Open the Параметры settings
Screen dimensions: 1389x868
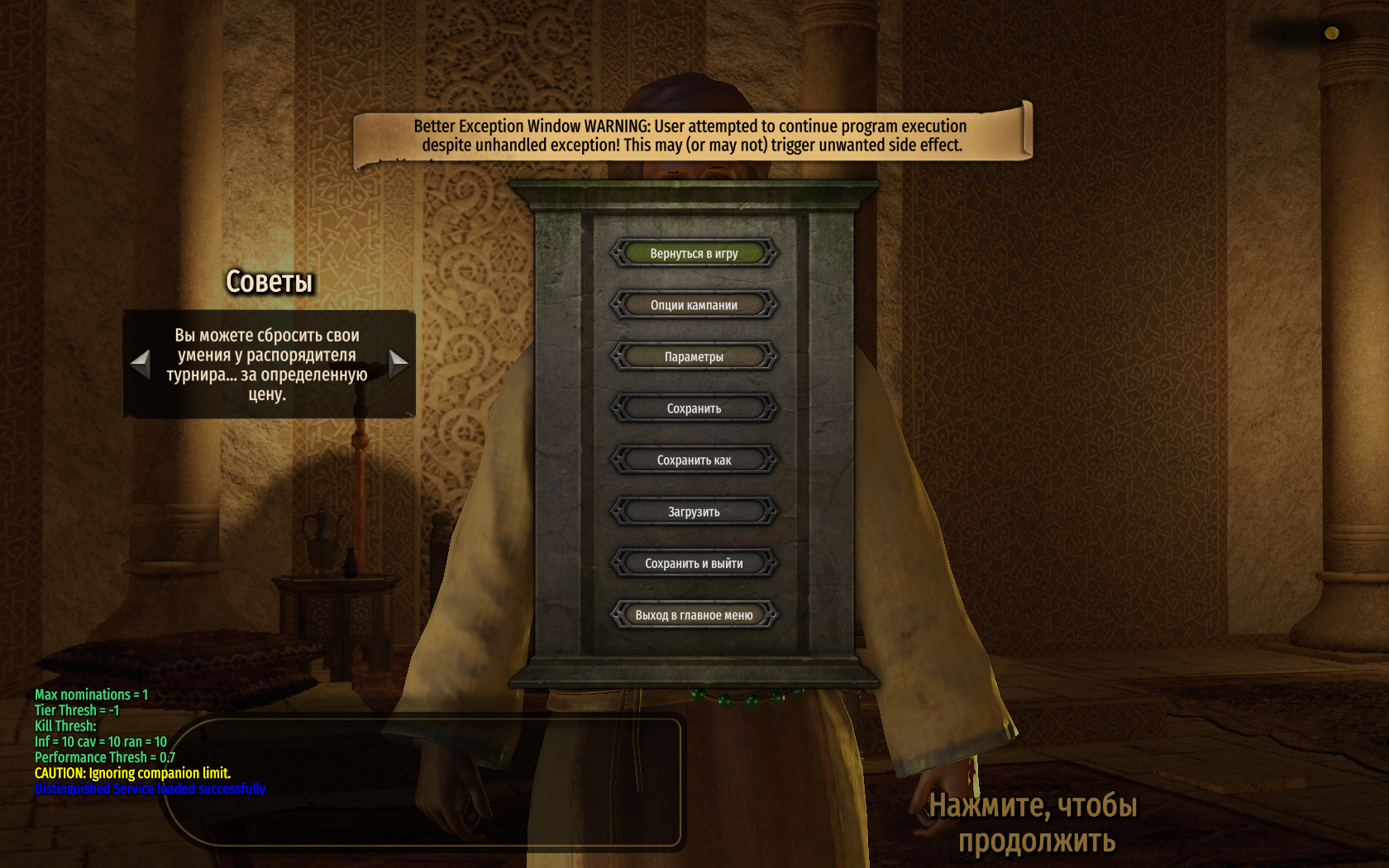click(694, 357)
